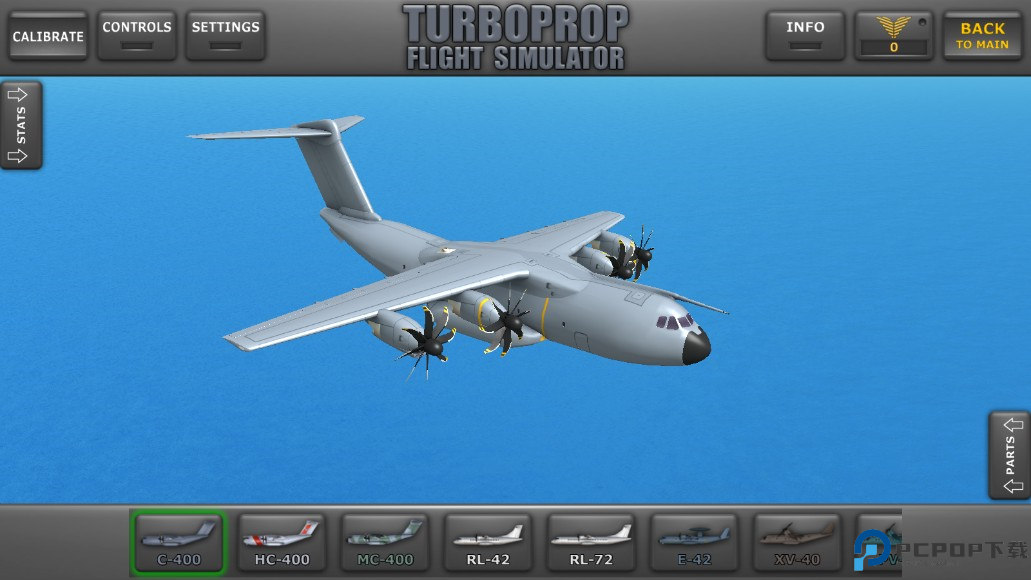Choose the HC-400 aircraft

(283, 543)
